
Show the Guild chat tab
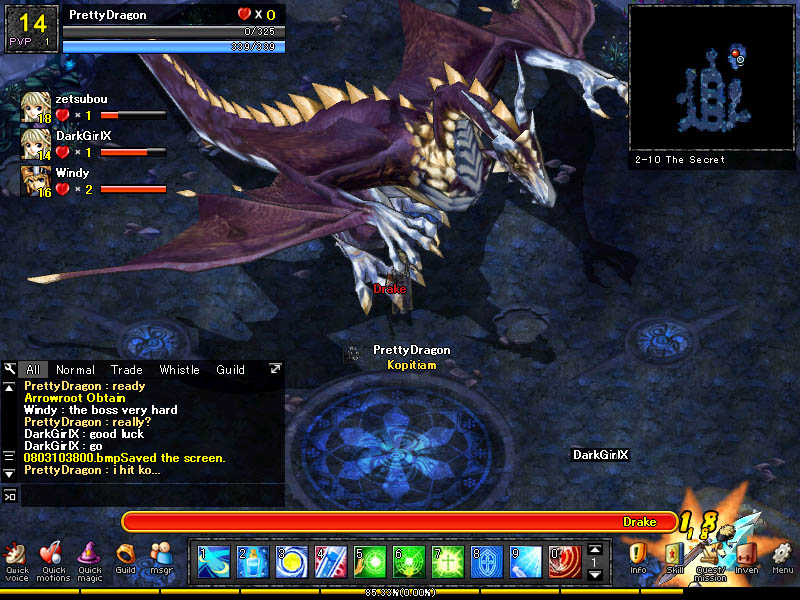[231, 370]
